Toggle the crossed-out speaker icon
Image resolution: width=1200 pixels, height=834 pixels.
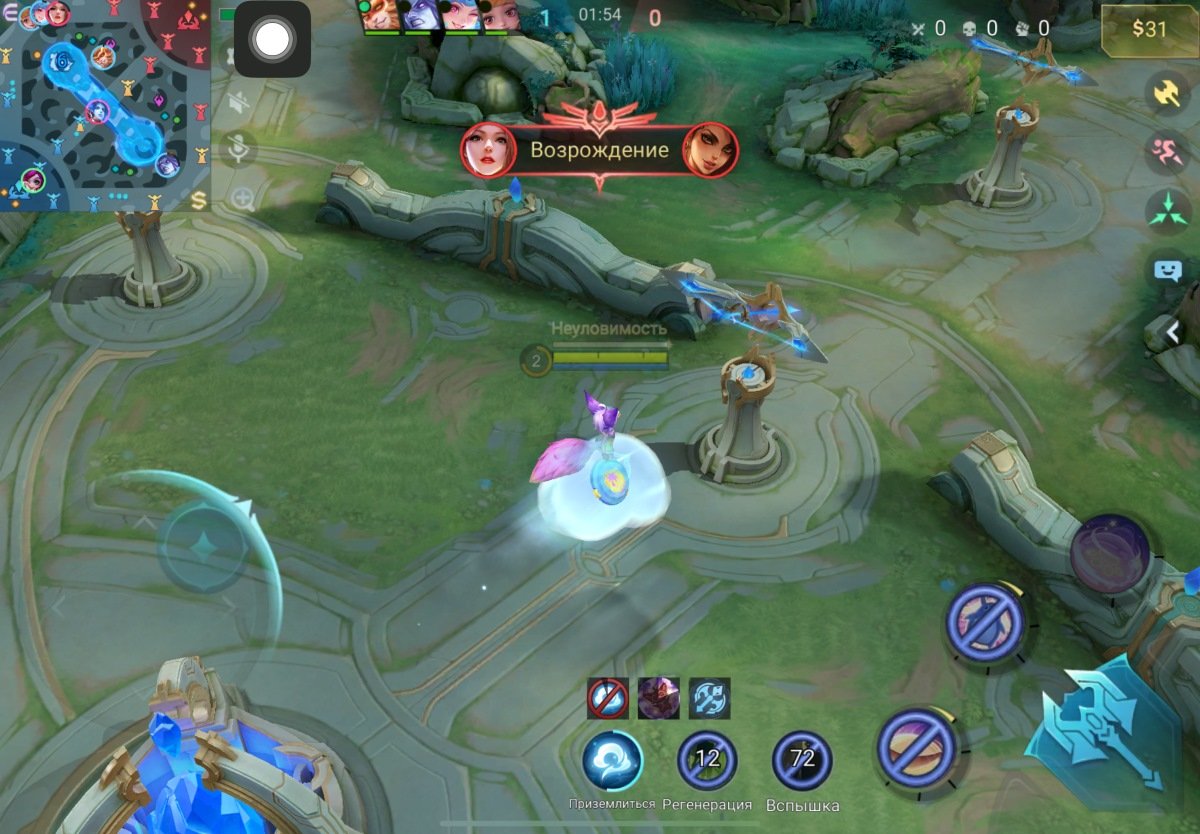[x=240, y=104]
